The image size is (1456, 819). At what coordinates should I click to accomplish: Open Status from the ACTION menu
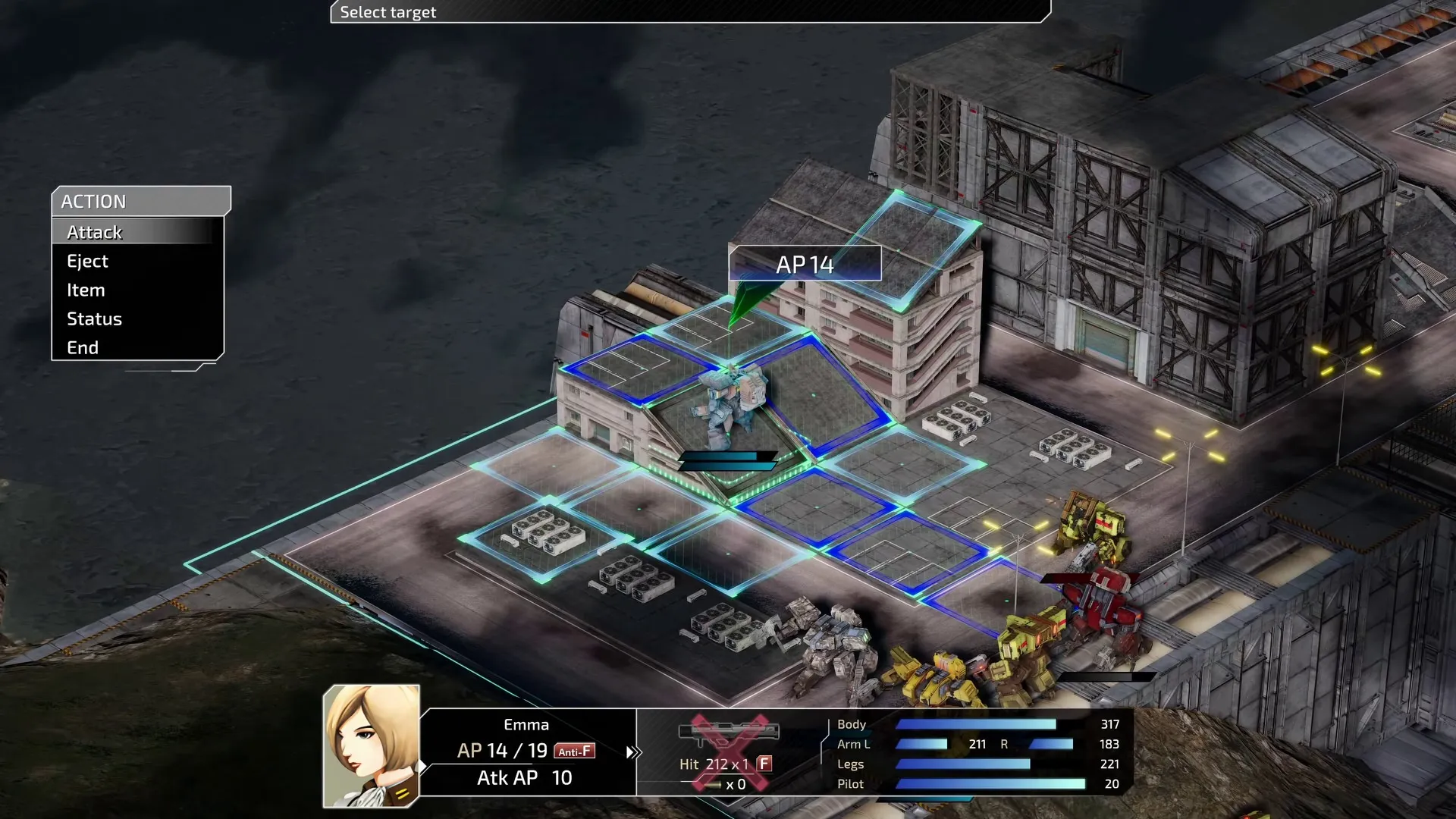94,318
